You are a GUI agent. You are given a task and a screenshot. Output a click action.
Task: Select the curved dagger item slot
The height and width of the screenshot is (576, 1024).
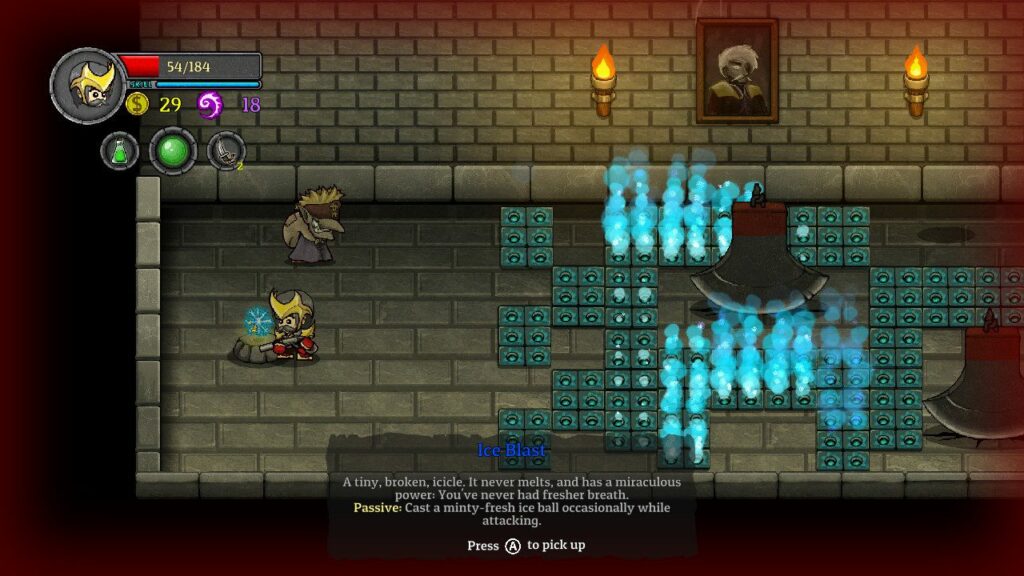tap(225, 151)
